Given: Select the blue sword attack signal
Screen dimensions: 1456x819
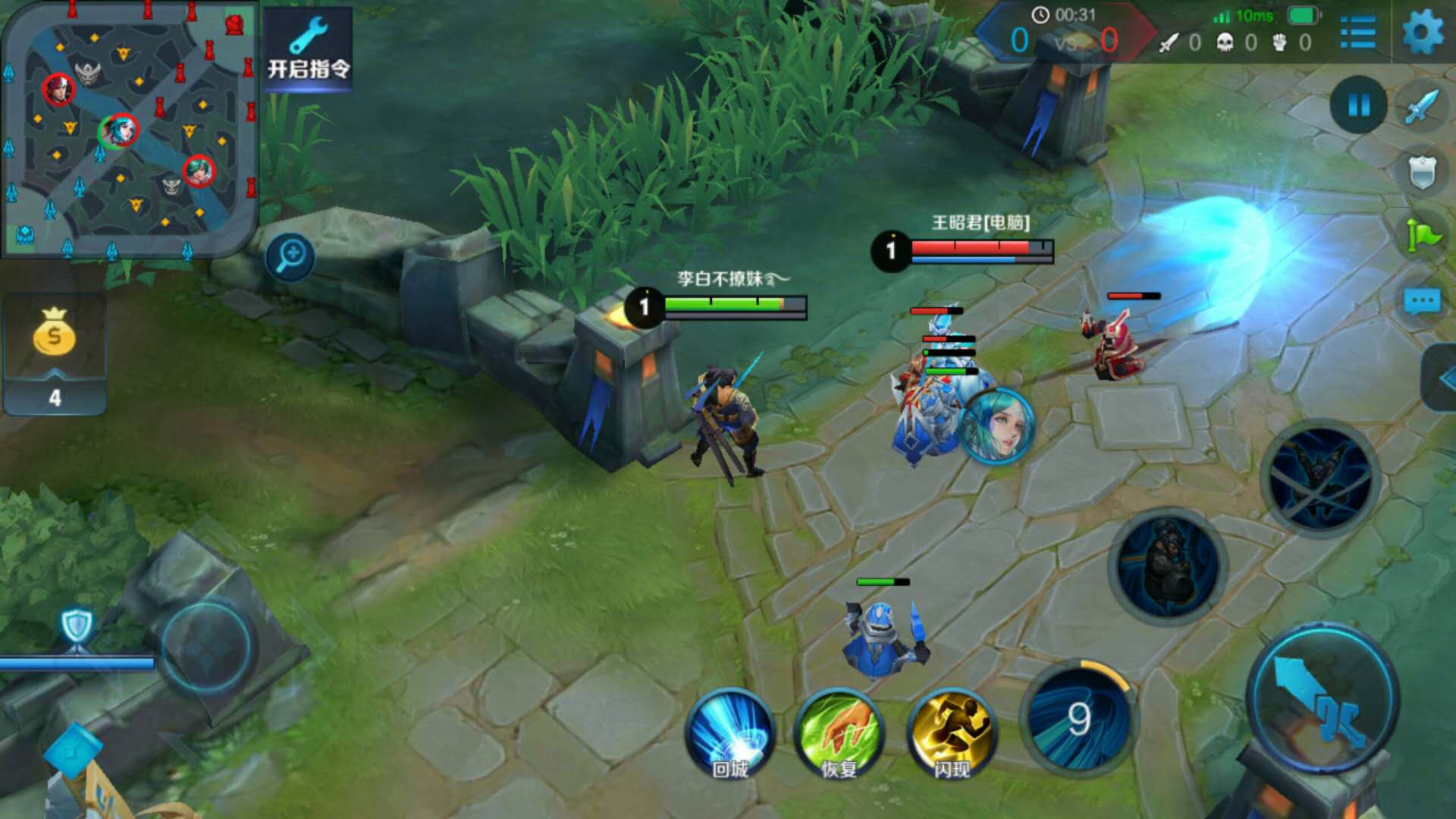Looking at the screenshot, I should coord(1421,106).
